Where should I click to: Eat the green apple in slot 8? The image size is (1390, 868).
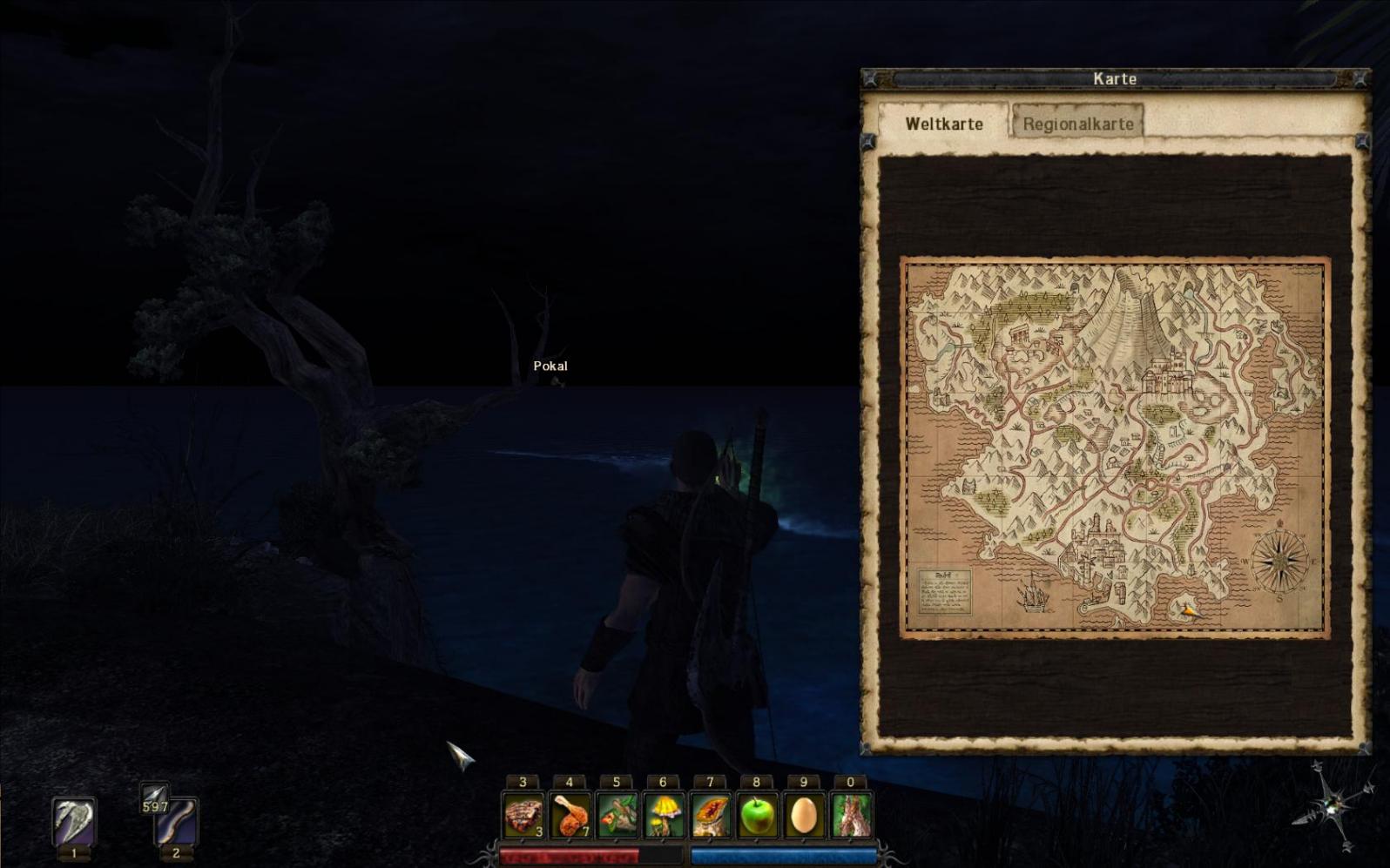[757, 817]
